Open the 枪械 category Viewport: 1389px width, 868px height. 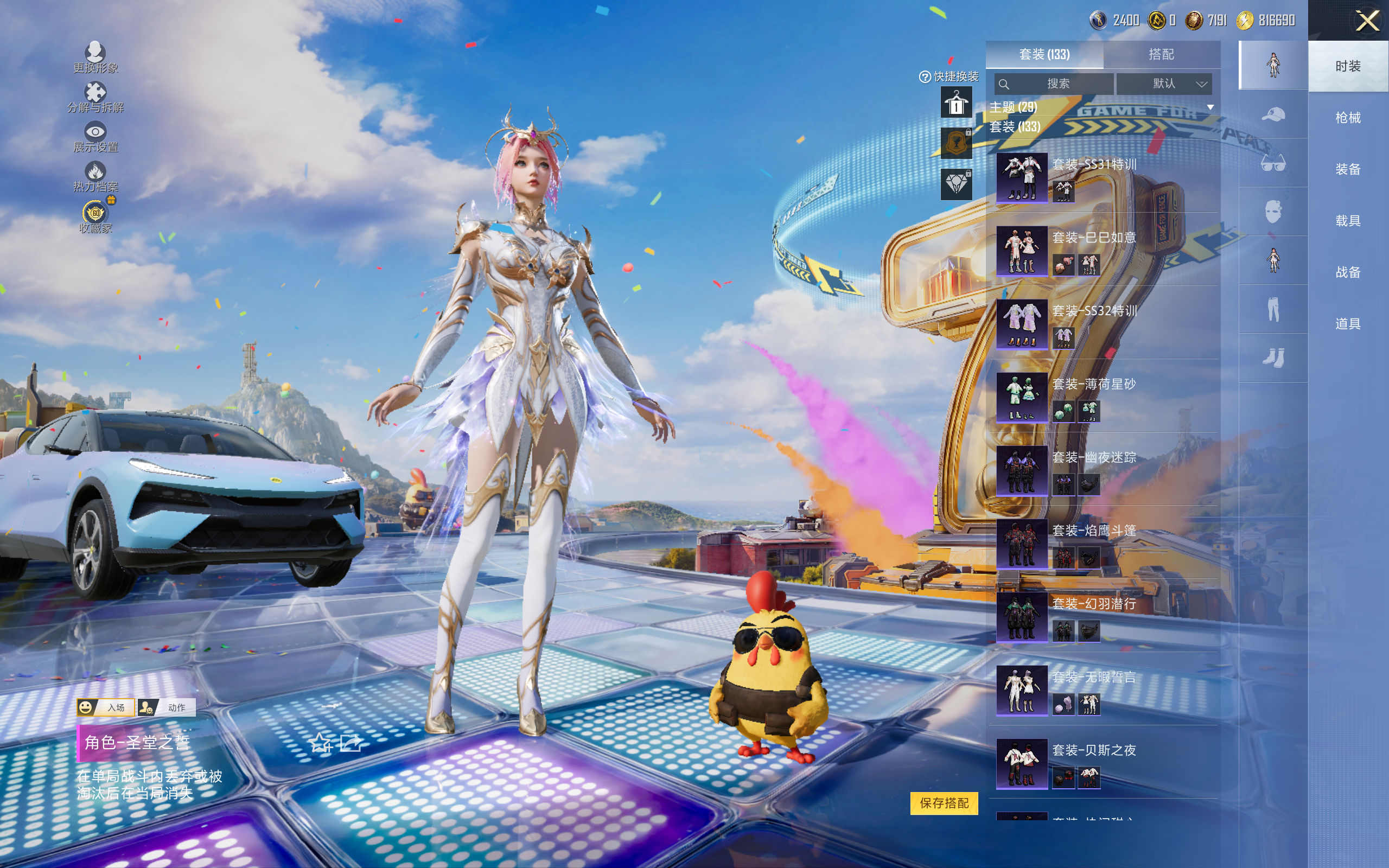pyautogui.click(x=1348, y=118)
